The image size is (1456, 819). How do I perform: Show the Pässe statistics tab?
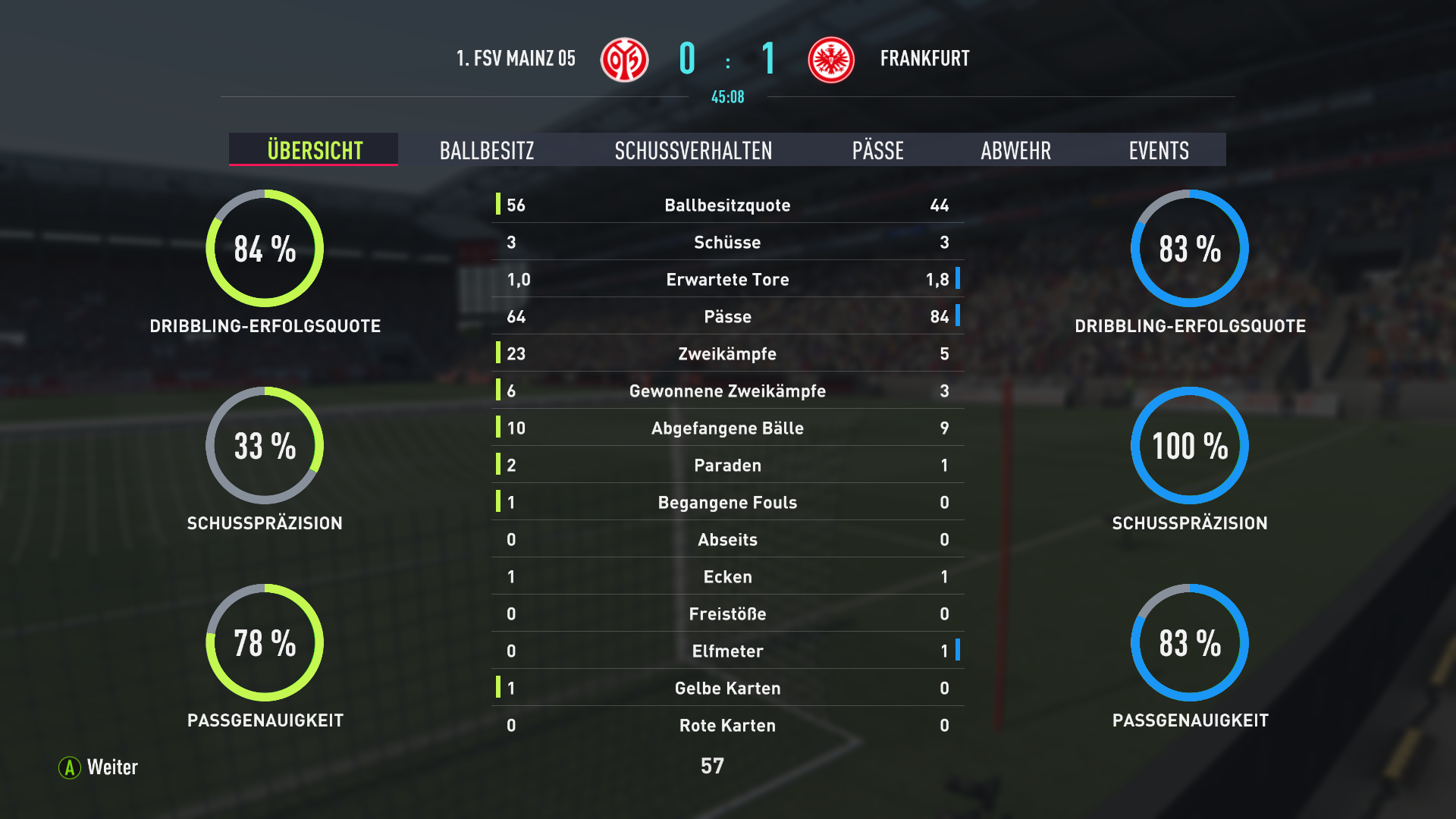click(877, 150)
